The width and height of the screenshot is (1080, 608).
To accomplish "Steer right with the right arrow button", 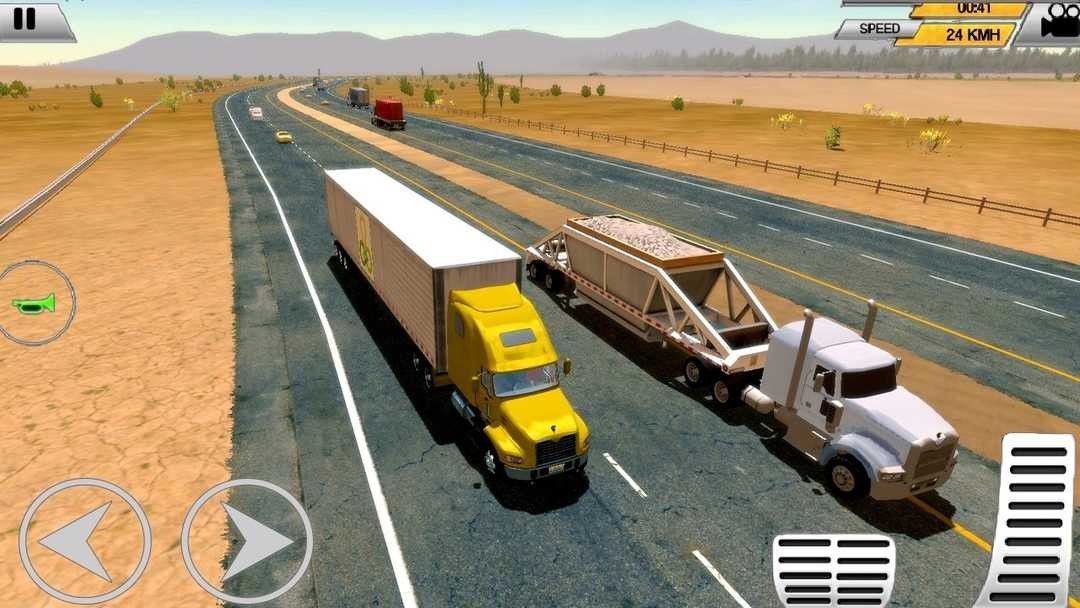I will point(247,541).
